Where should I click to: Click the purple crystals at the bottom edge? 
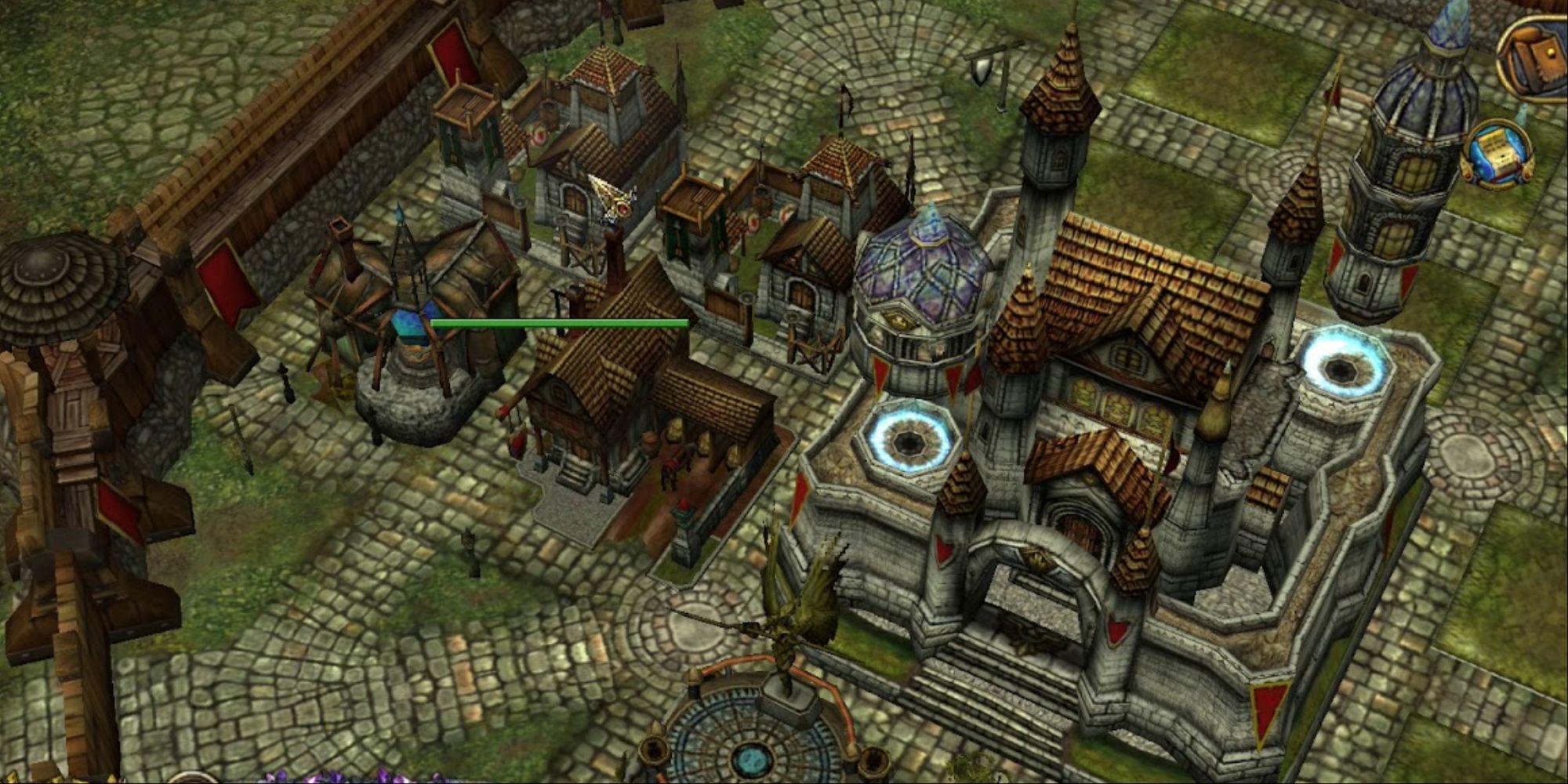pos(329,776)
